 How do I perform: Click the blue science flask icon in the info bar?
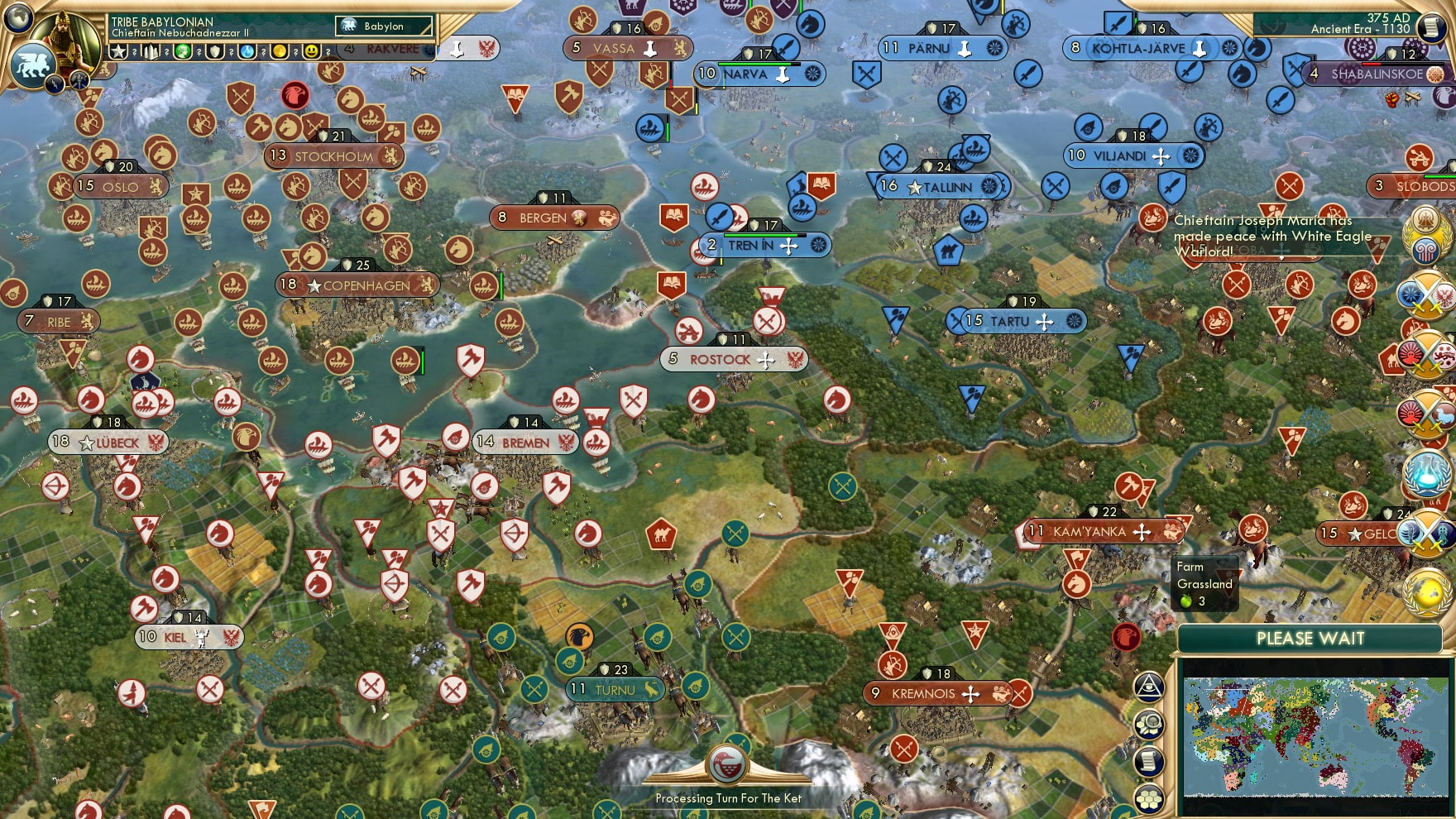(x=247, y=51)
